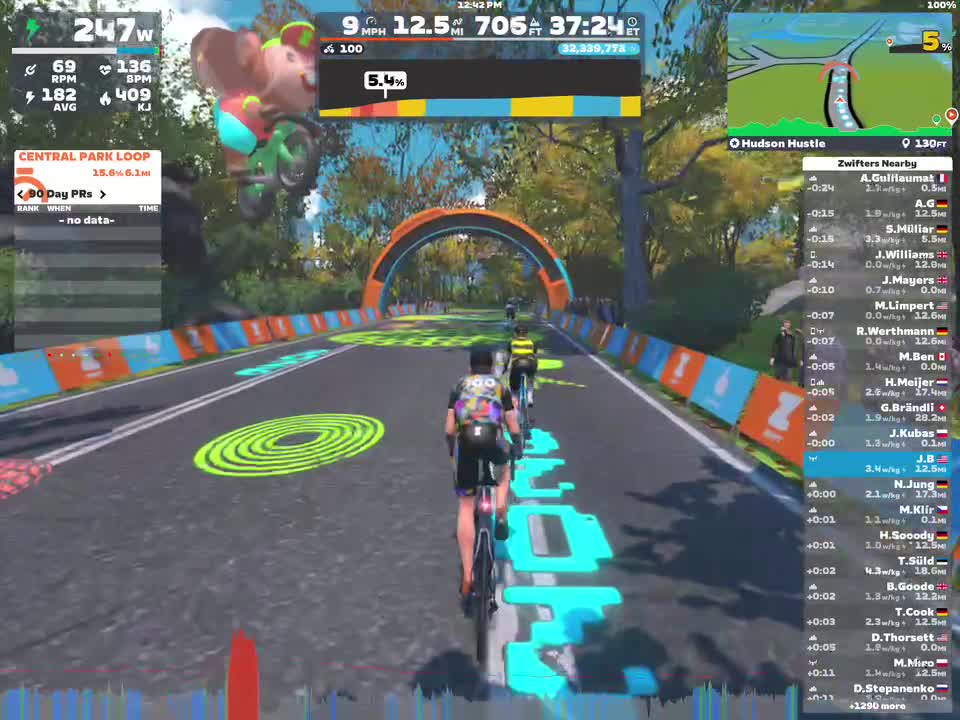Select T.Süld in Zwifters Nearby
The width and height of the screenshot is (960, 720).
877,566
